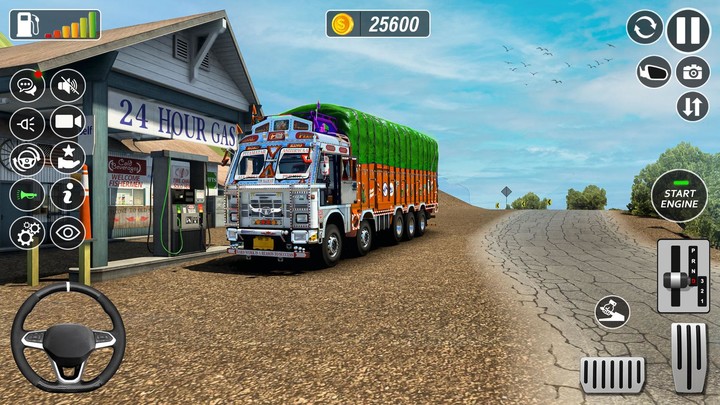Toggle the side mirror view
This screenshot has width=720, height=405.
click(x=653, y=72)
